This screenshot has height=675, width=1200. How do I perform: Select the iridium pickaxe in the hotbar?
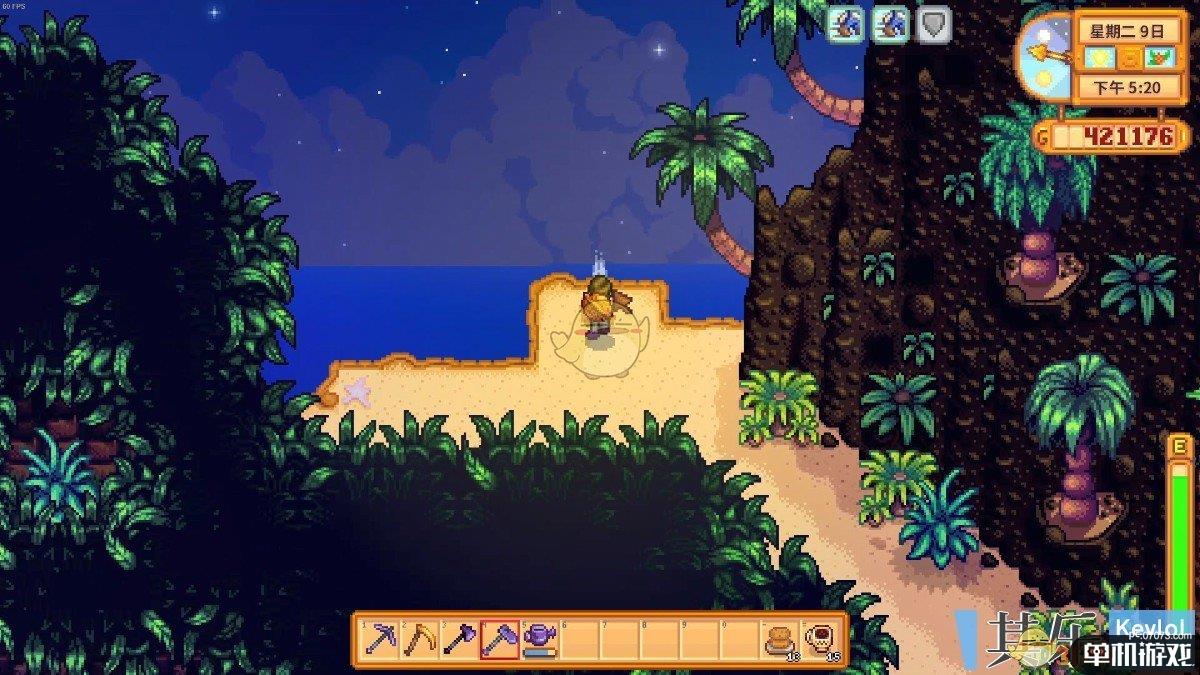[x=380, y=639]
